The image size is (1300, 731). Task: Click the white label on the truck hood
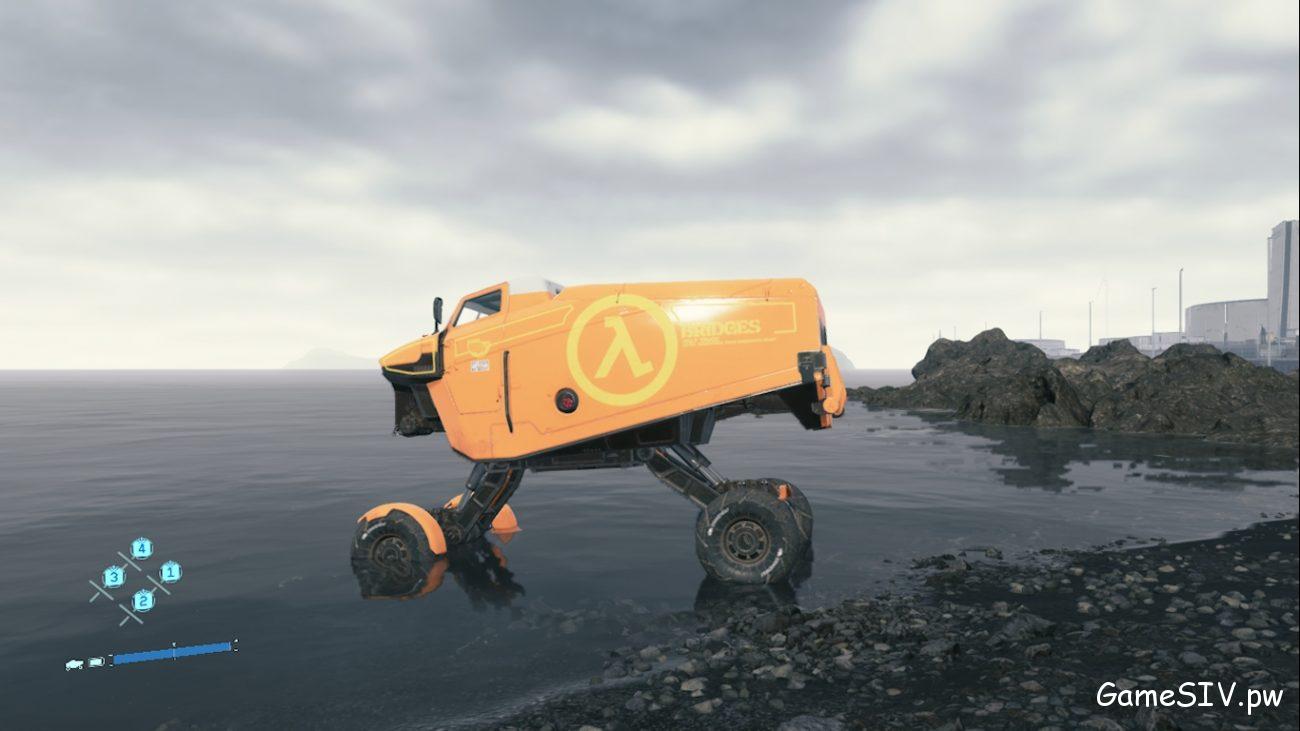(x=478, y=366)
